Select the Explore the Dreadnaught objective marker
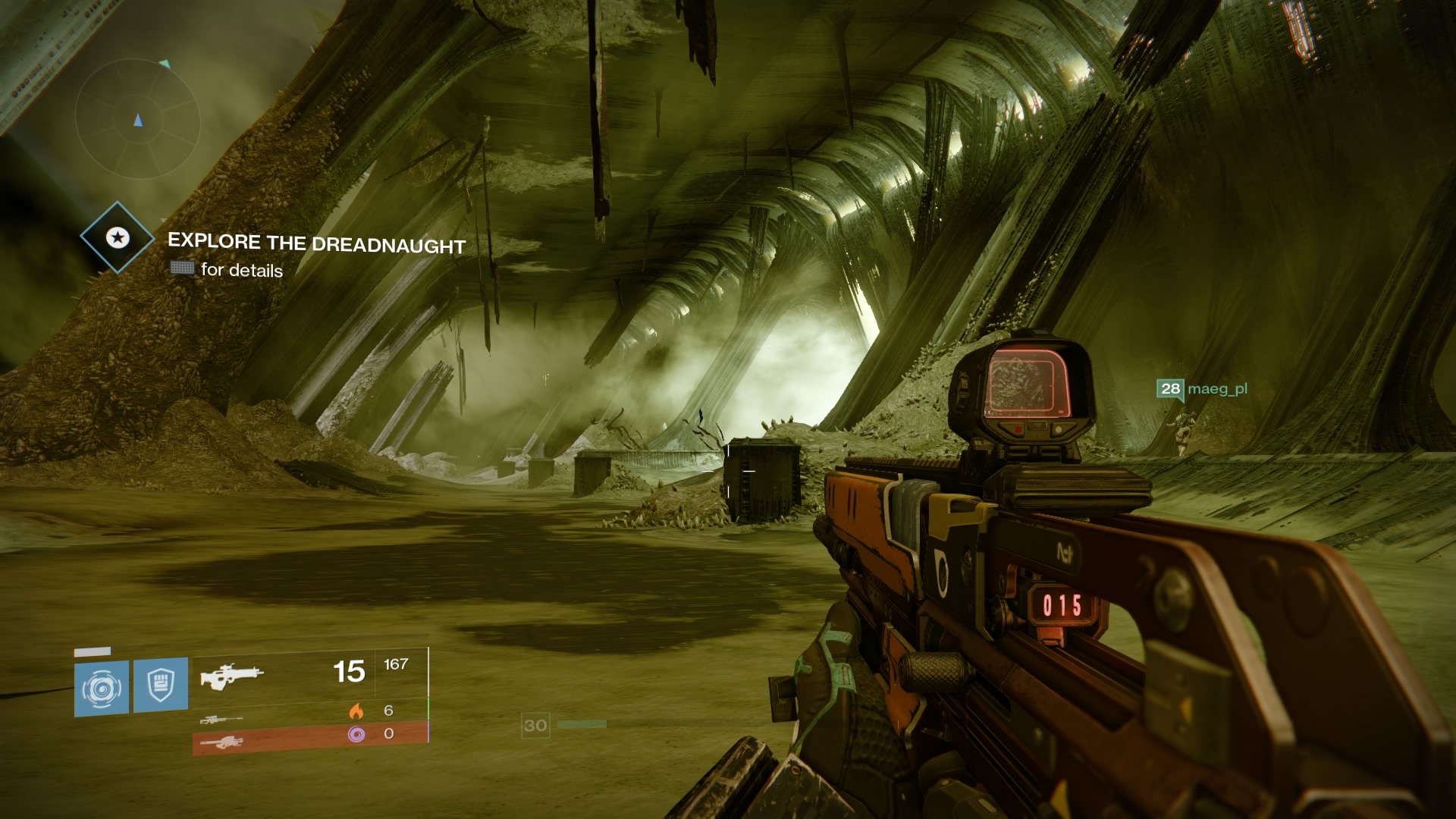Screen dimensions: 1456x819 (x=117, y=237)
